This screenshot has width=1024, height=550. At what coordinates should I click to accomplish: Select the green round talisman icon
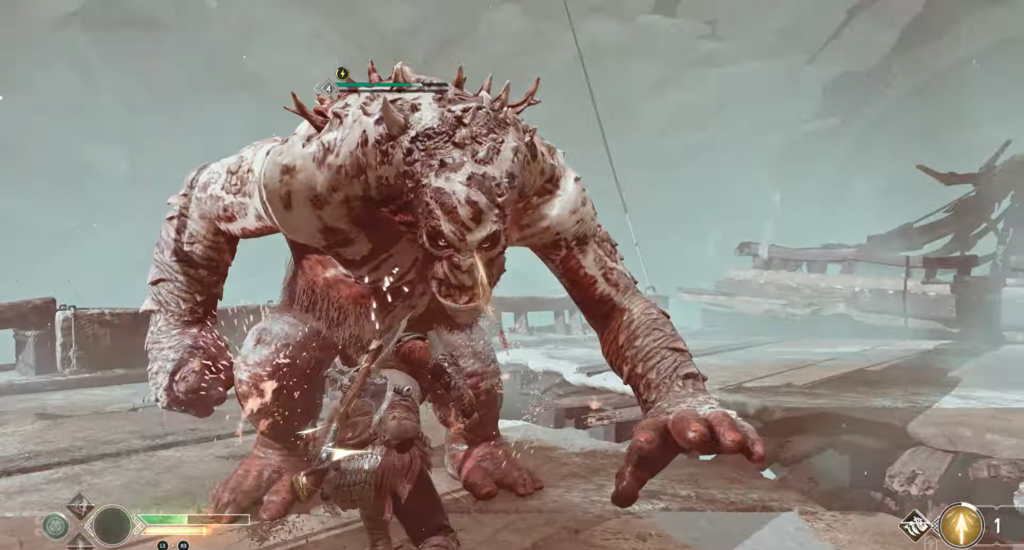55,525
